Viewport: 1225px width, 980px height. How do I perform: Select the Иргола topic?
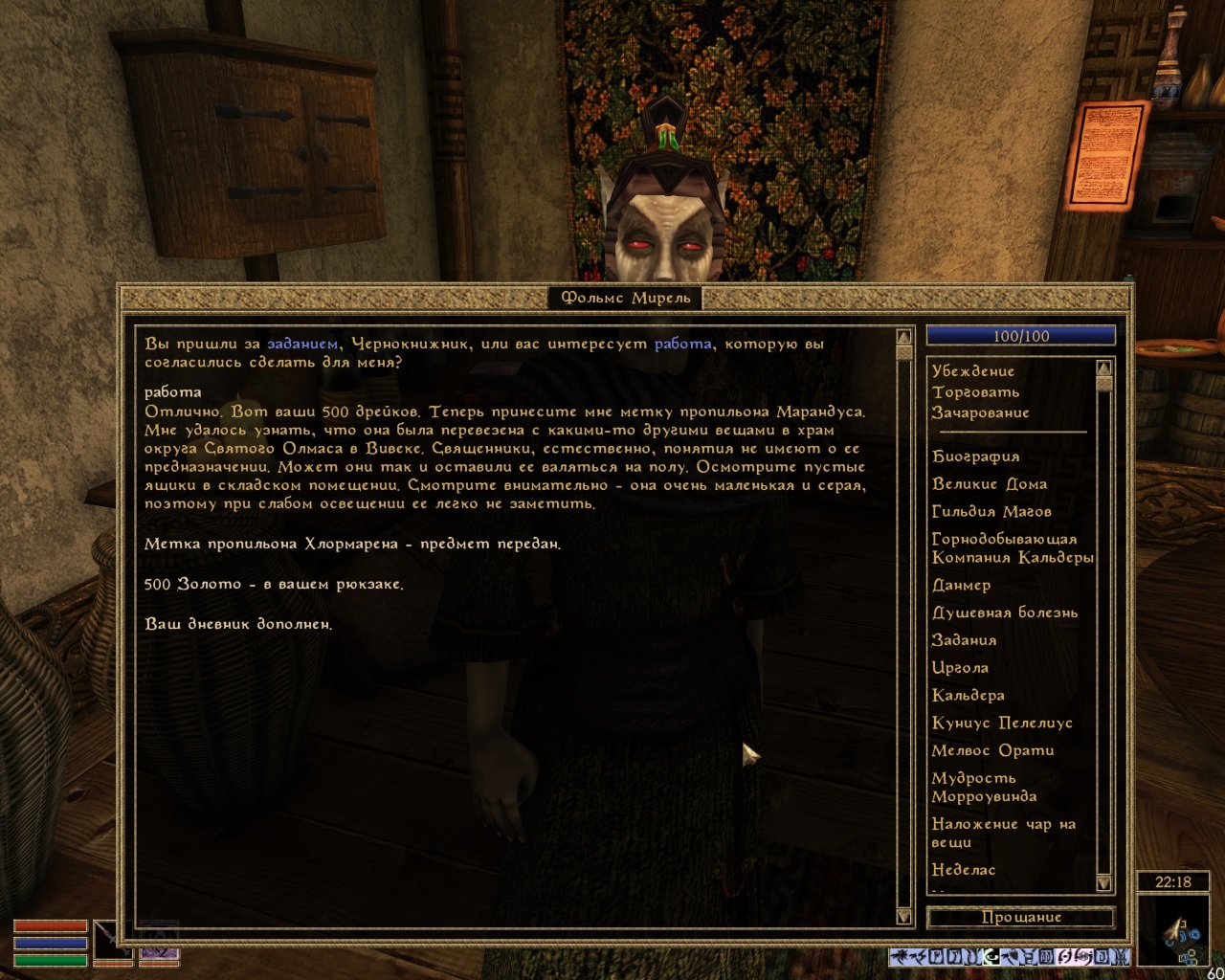click(960, 668)
